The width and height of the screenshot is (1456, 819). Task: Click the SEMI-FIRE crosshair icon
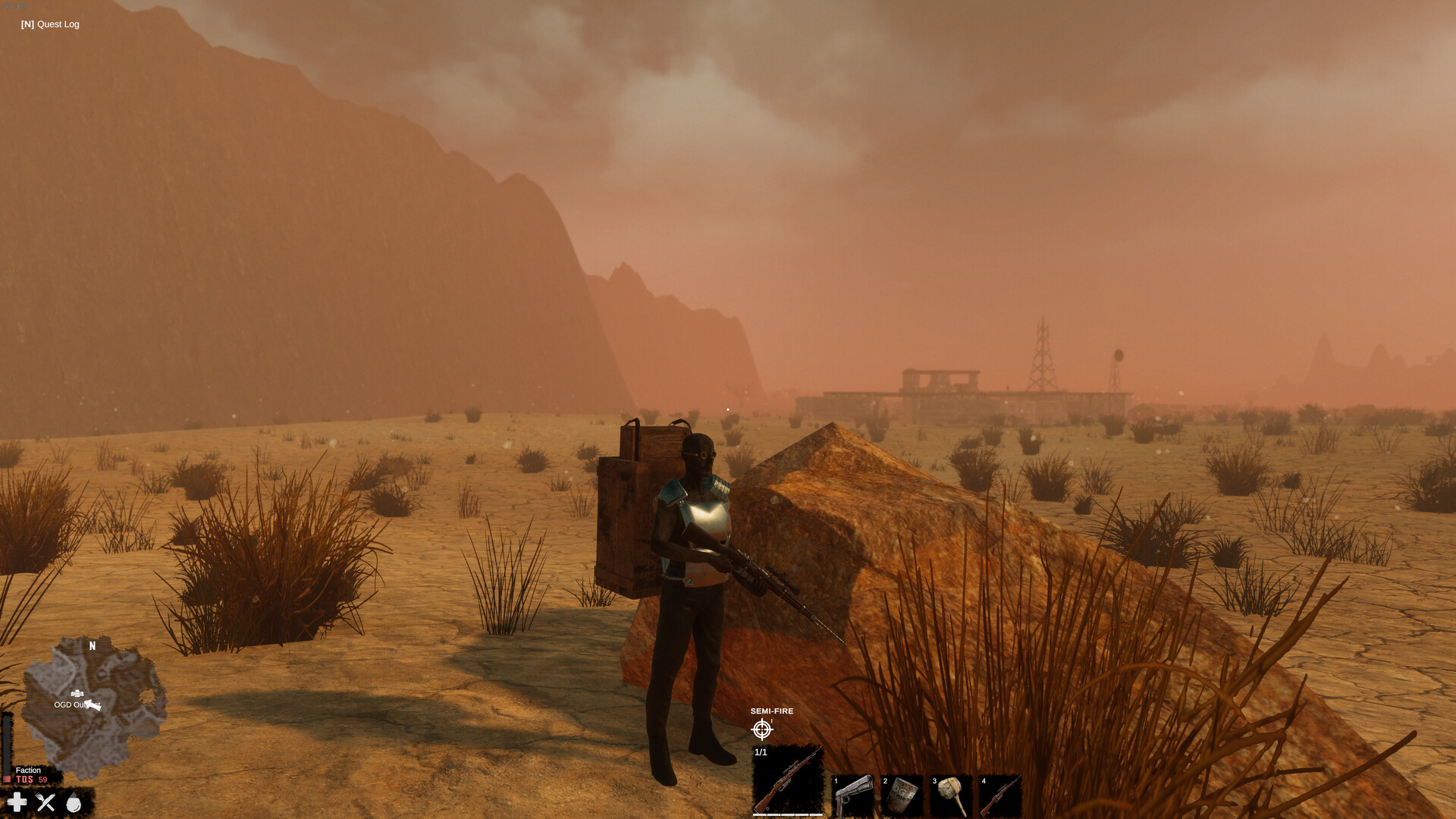pos(761,729)
